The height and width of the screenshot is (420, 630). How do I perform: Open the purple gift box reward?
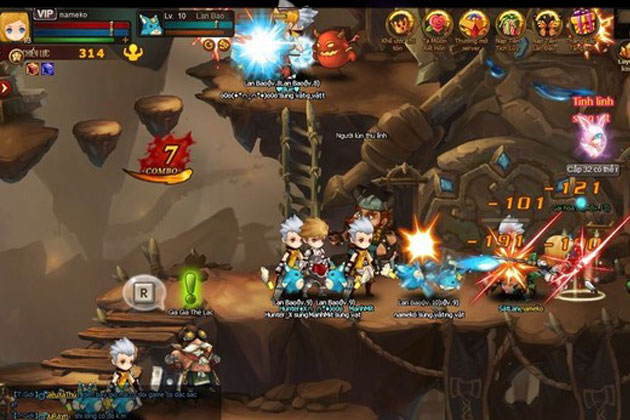click(x=583, y=23)
